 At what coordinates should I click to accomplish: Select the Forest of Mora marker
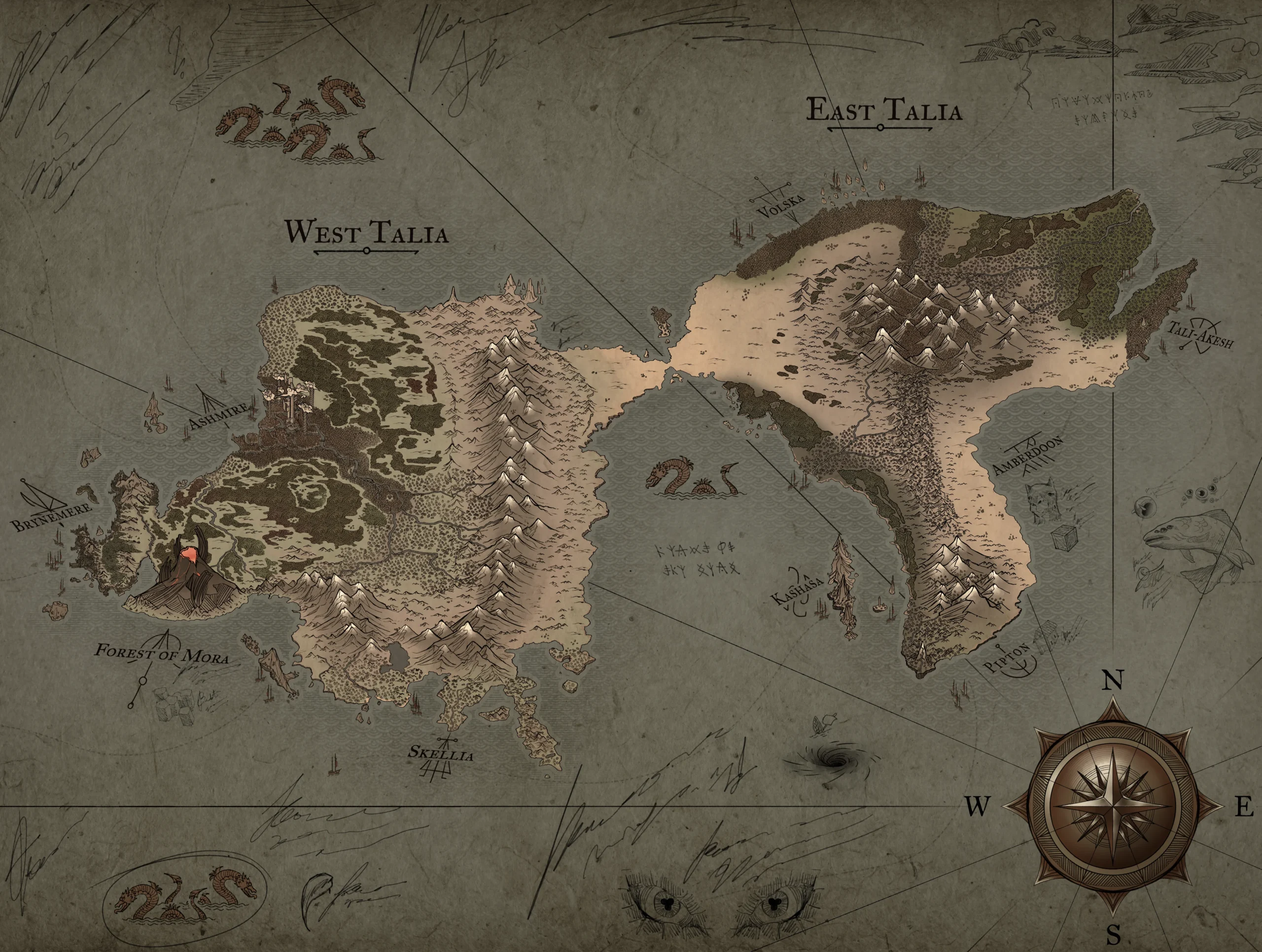tap(162, 653)
